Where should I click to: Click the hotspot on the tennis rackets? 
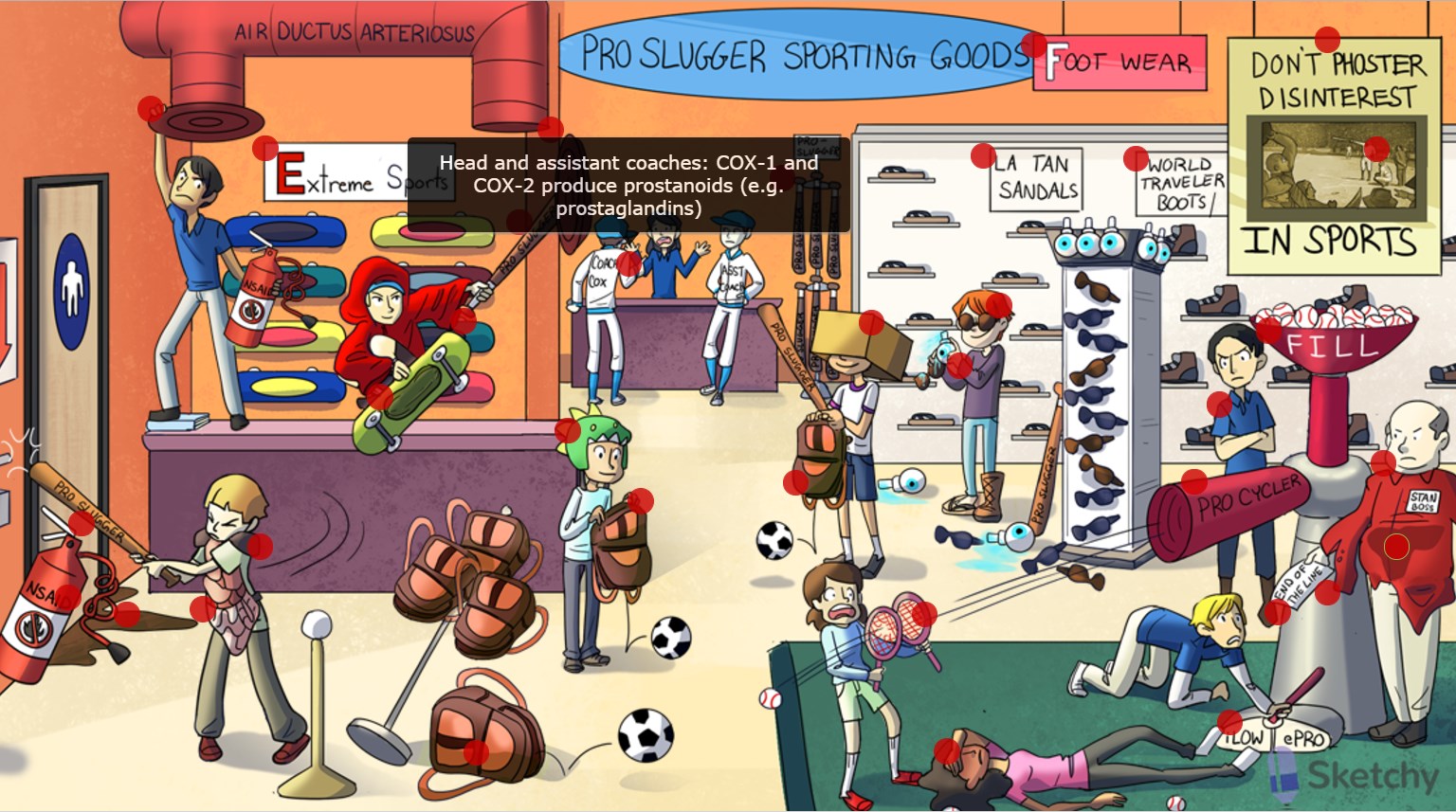click(x=923, y=614)
